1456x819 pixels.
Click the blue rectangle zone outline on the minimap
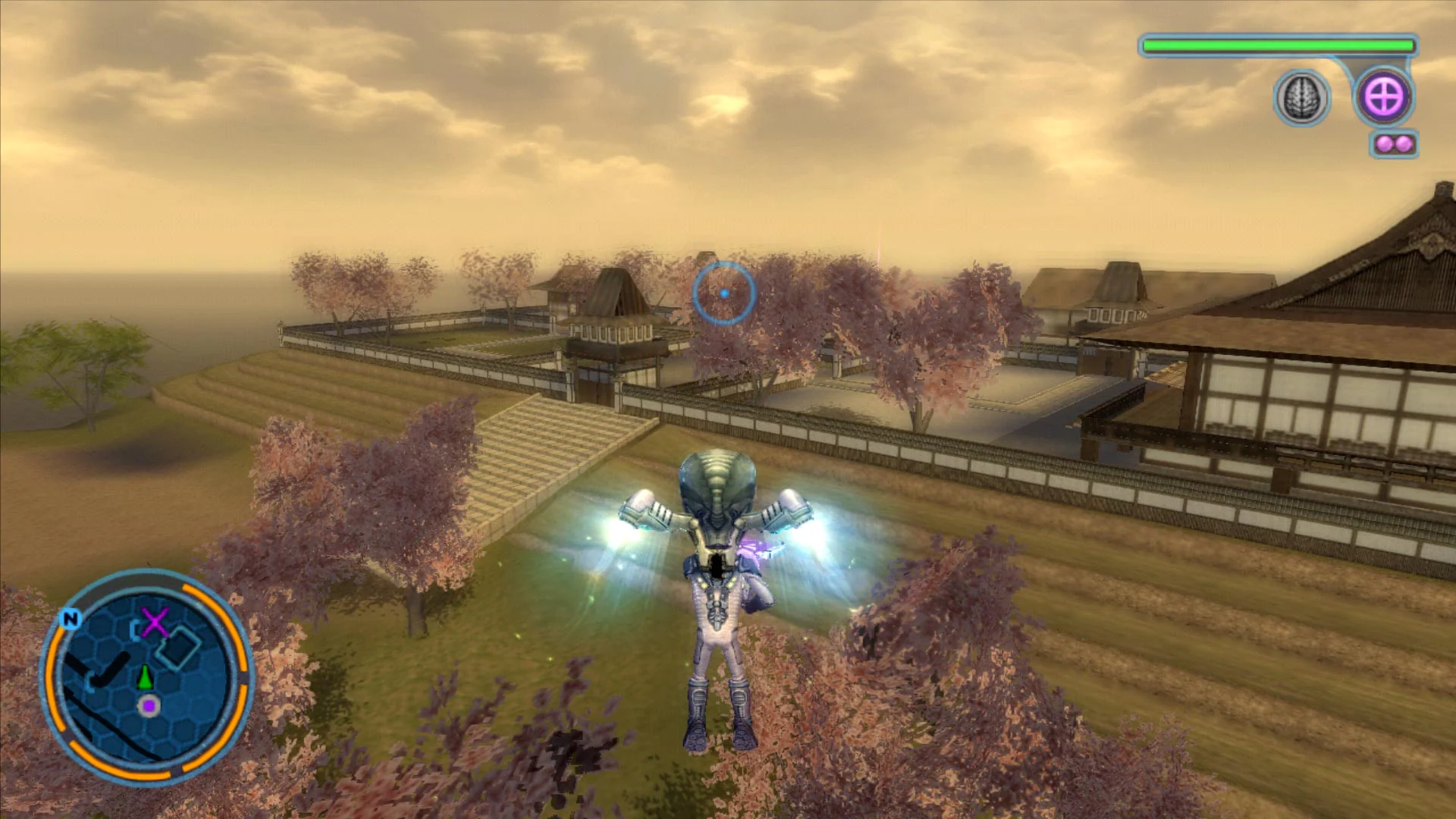[x=179, y=650]
